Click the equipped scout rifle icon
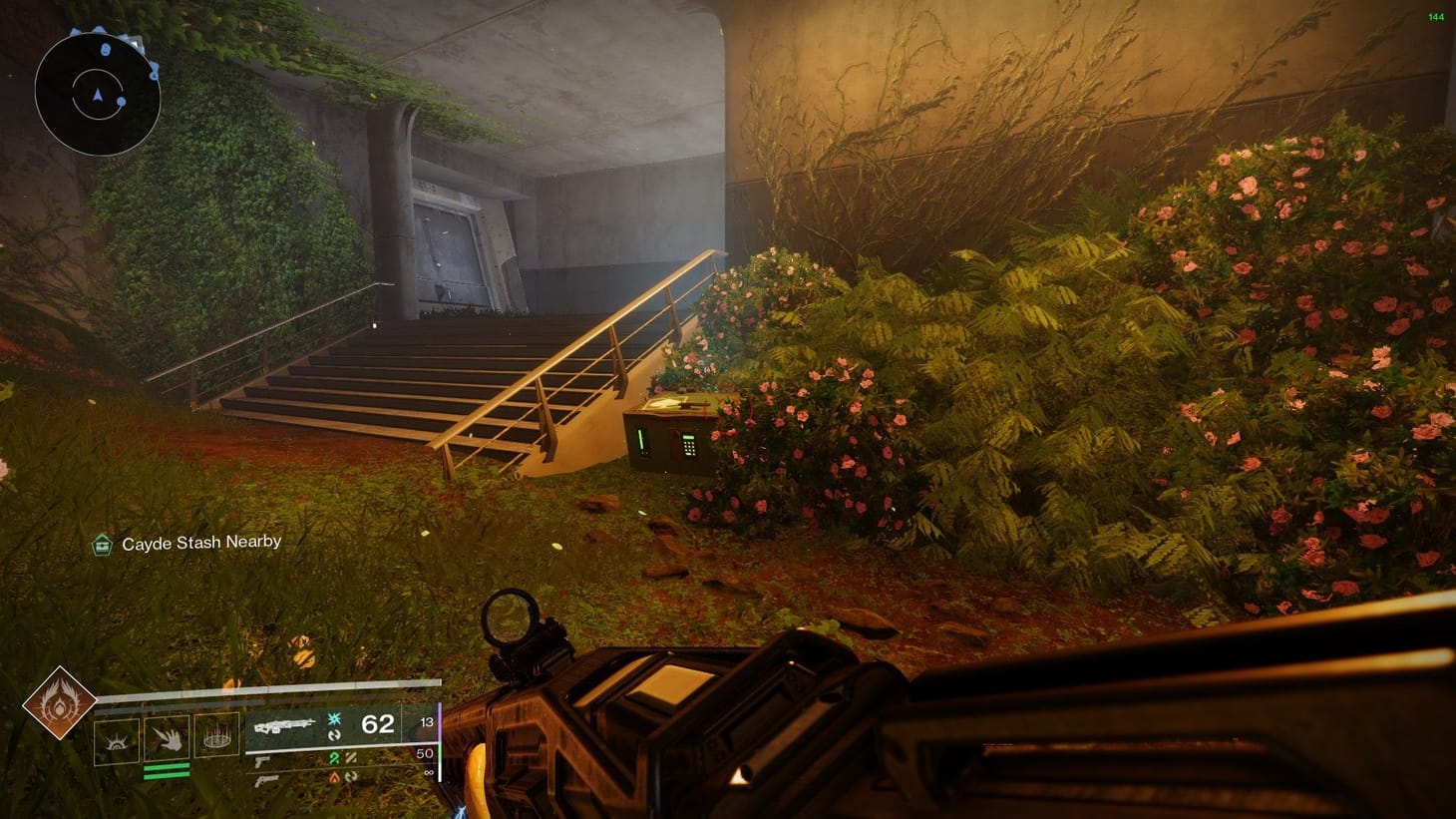Screen dimensions: 1456x819 coord(286,725)
